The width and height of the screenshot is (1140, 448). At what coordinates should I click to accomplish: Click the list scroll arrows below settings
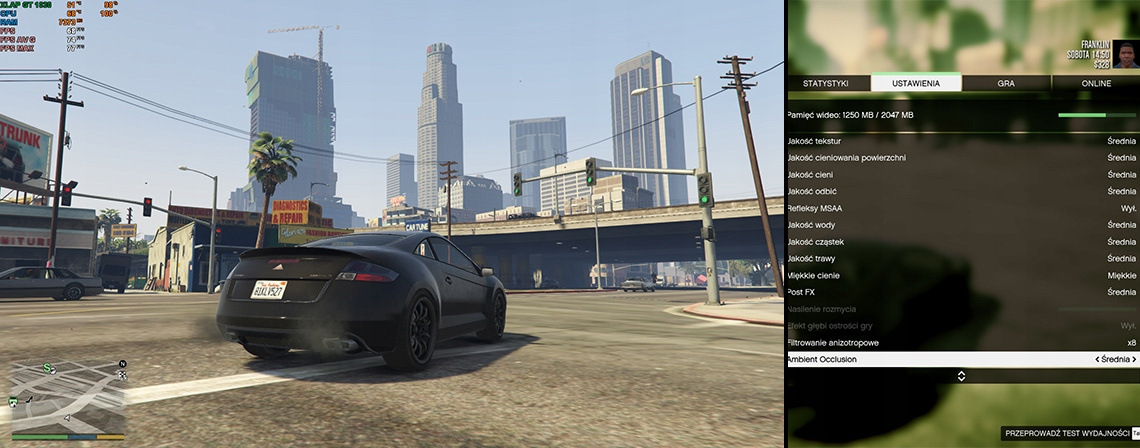pyautogui.click(x=962, y=376)
